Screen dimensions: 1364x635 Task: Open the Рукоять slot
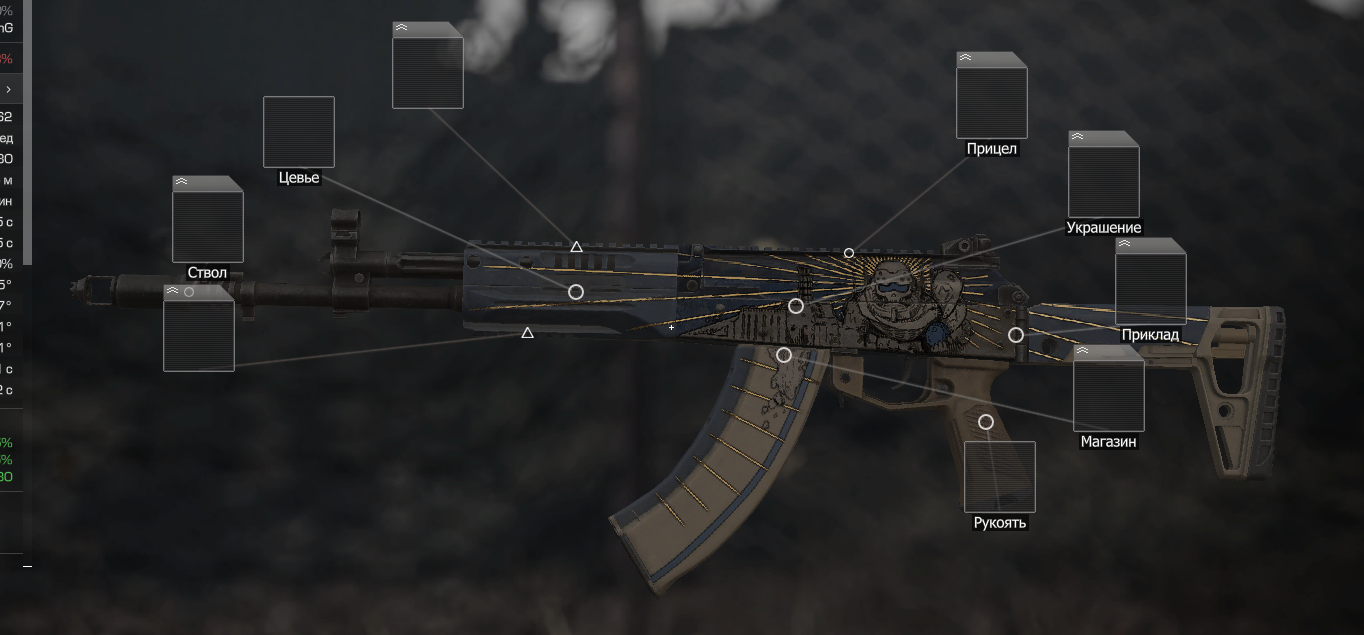tap(999, 477)
